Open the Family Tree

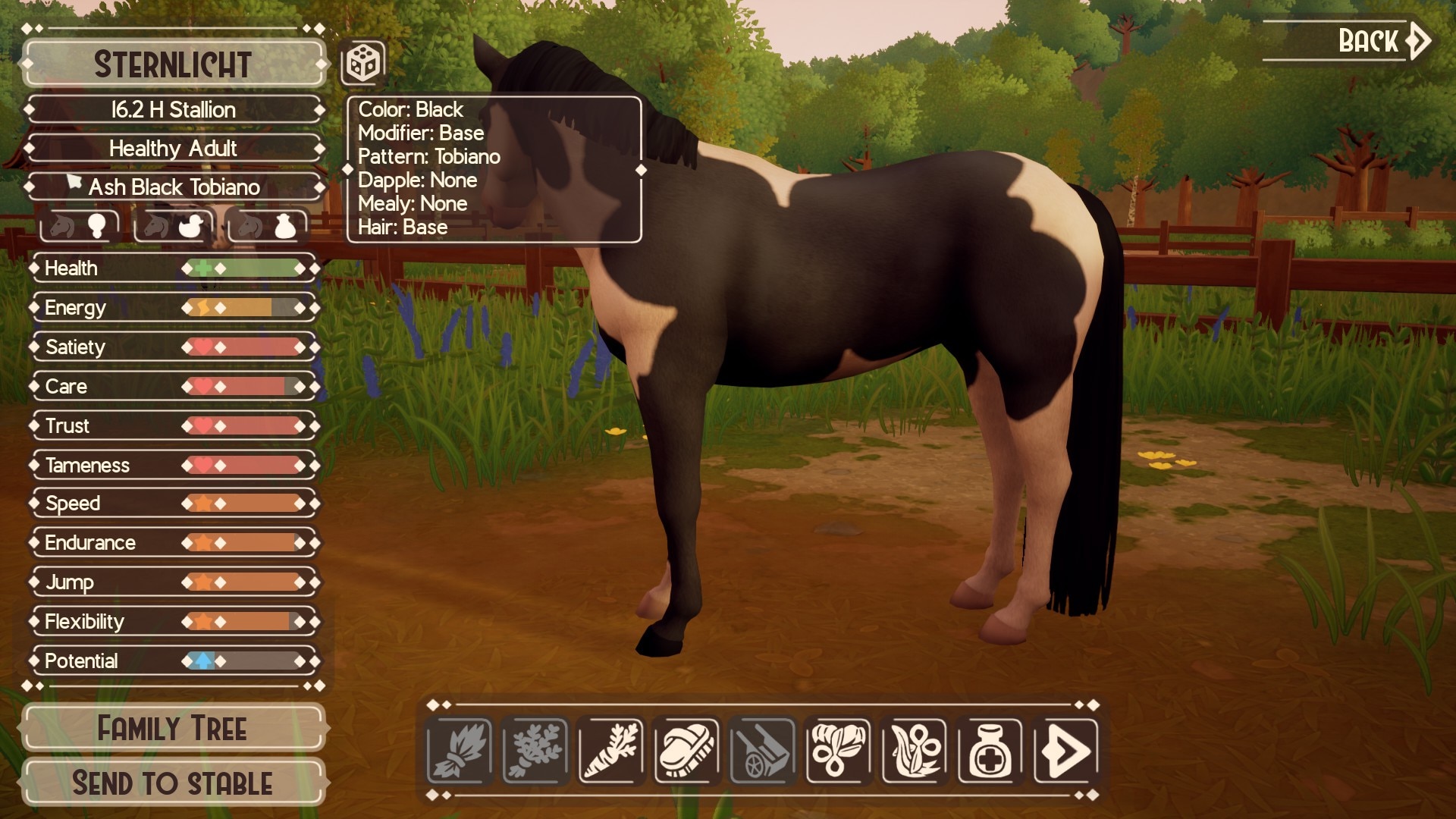(x=173, y=729)
